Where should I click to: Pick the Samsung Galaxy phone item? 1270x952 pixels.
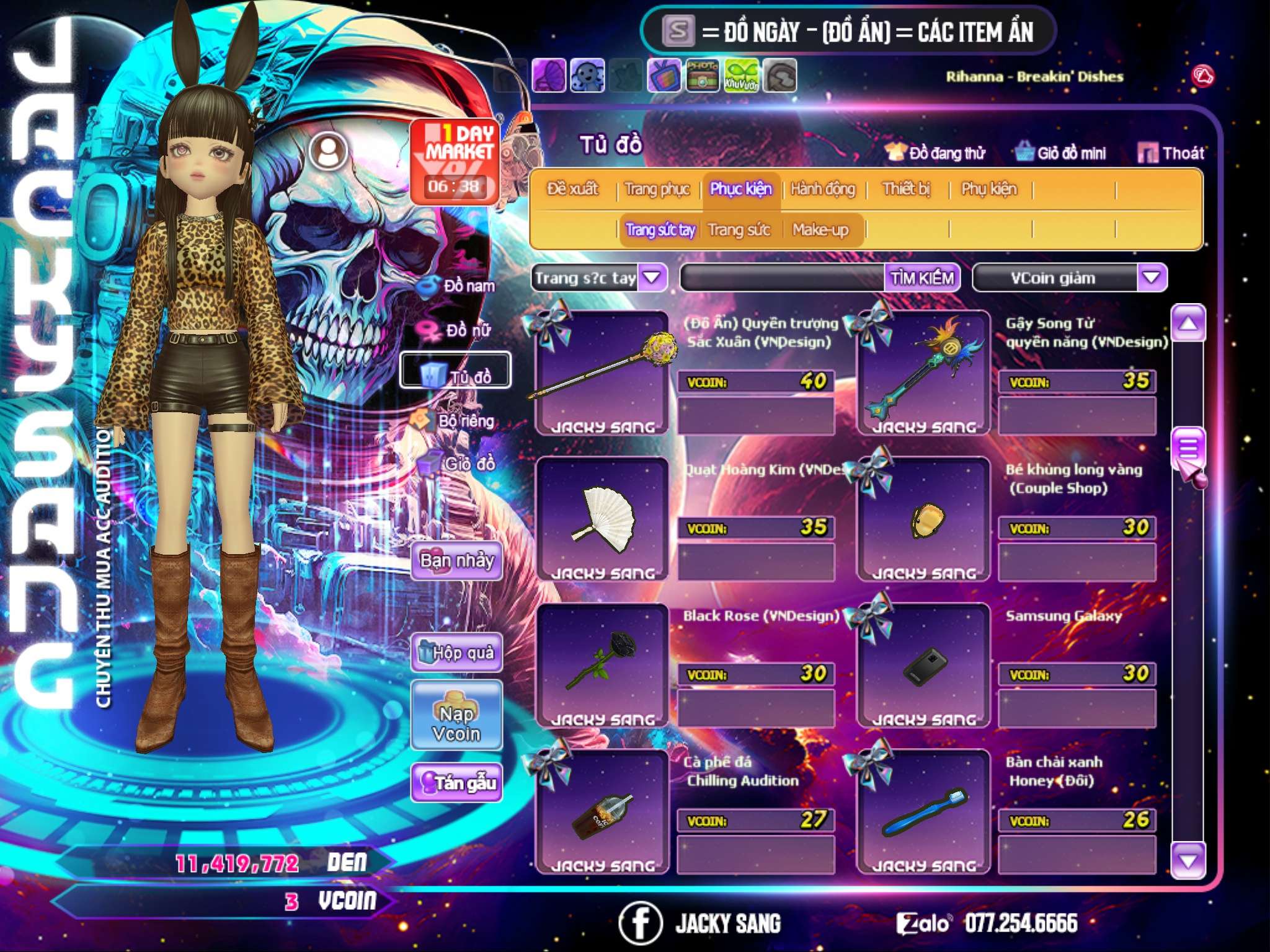(923, 663)
